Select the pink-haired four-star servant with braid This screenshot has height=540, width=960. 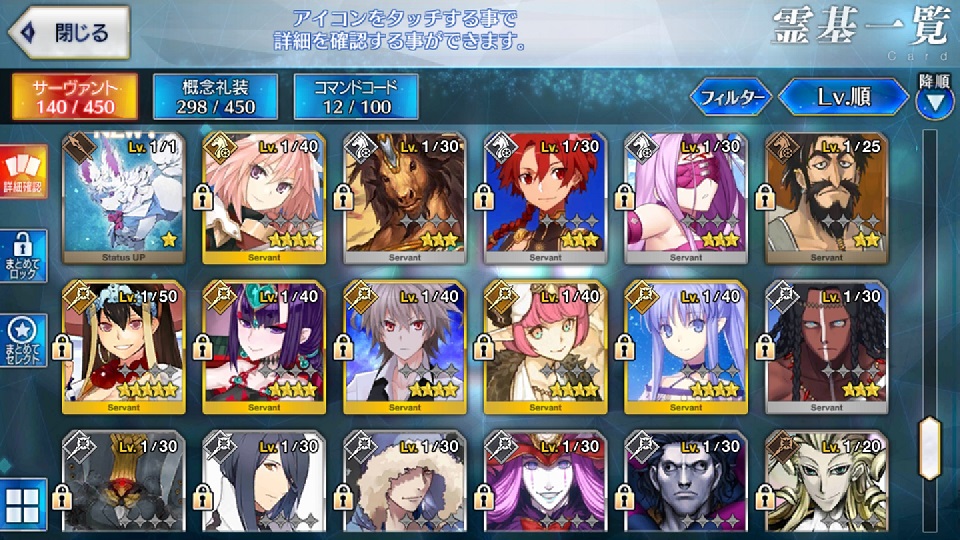pos(264,196)
